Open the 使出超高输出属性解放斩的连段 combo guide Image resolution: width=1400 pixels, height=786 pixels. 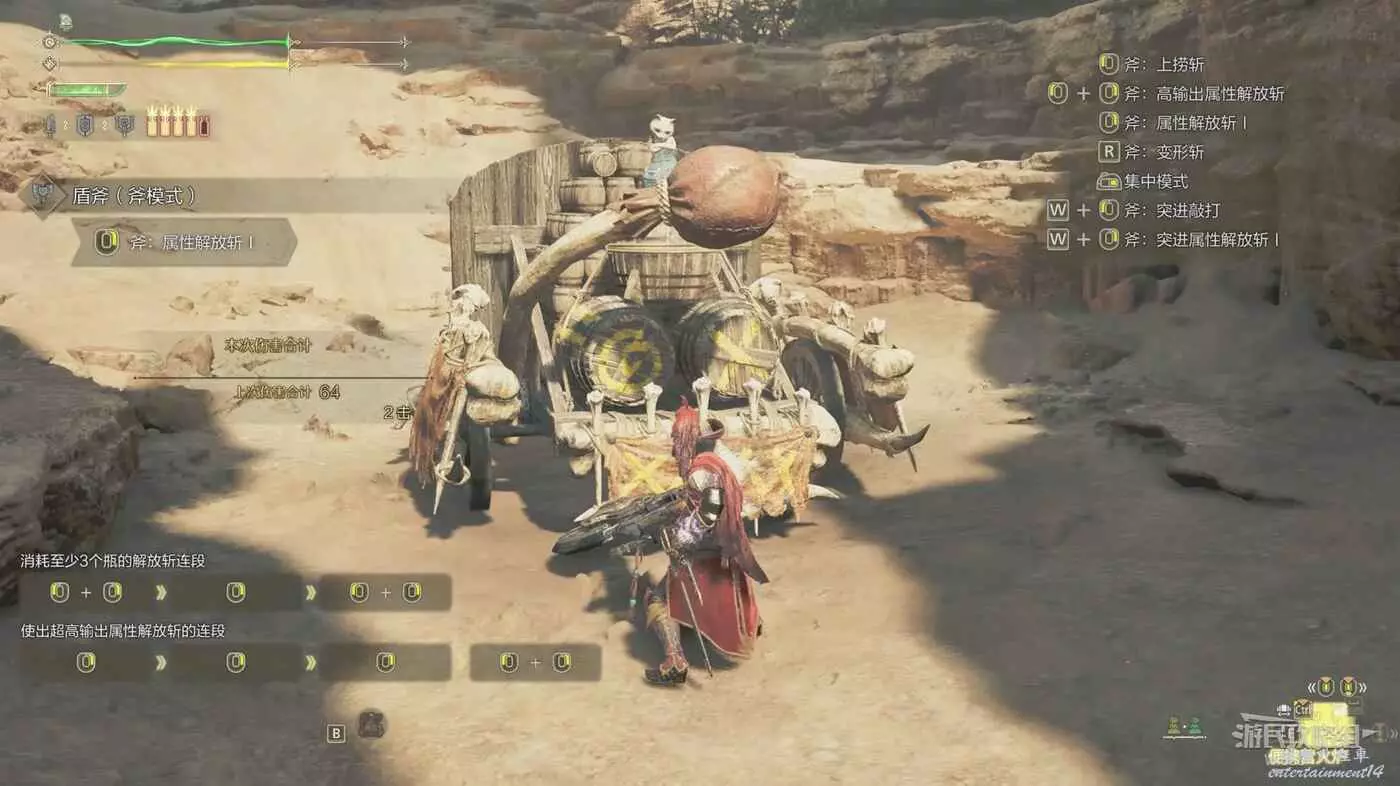[123, 631]
